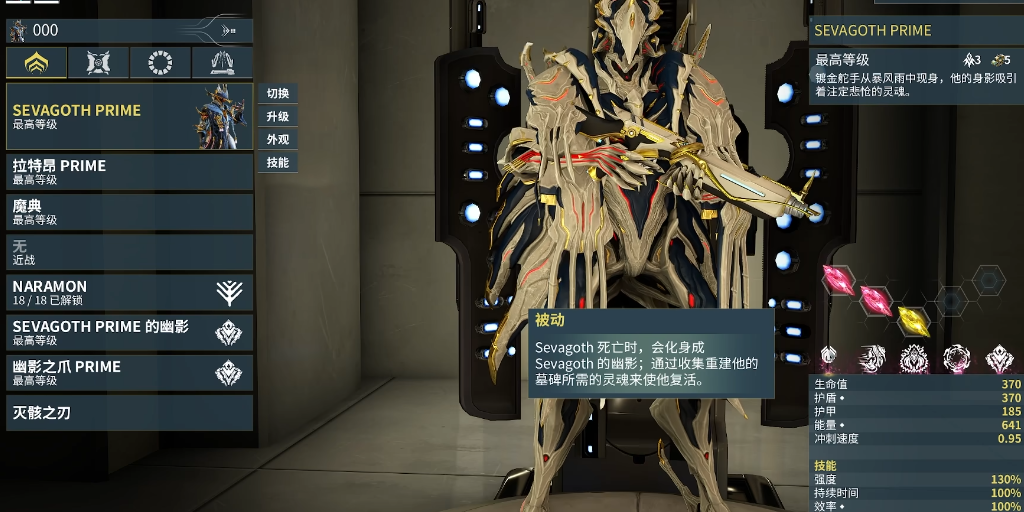Select the 灭骸之刃 row
This screenshot has width=1024, height=512.
[129, 412]
